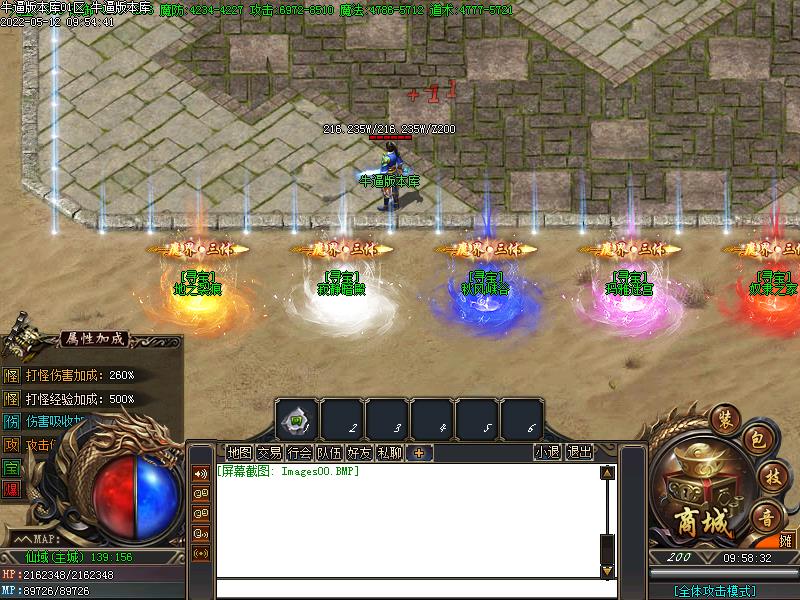Open the 行会 guild button
800x600 pixels.
[299, 452]
